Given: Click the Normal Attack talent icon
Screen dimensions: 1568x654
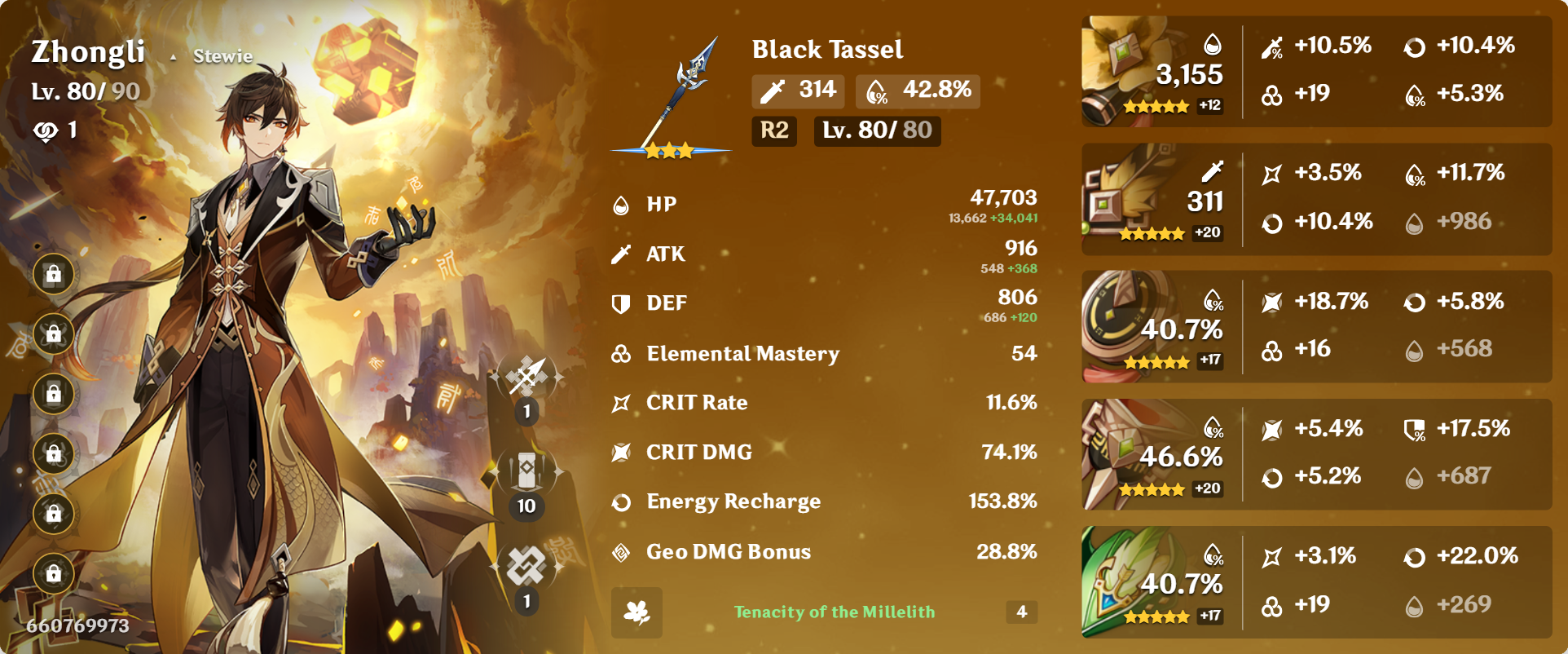Looking at the screenshot, I should (526, 375).
